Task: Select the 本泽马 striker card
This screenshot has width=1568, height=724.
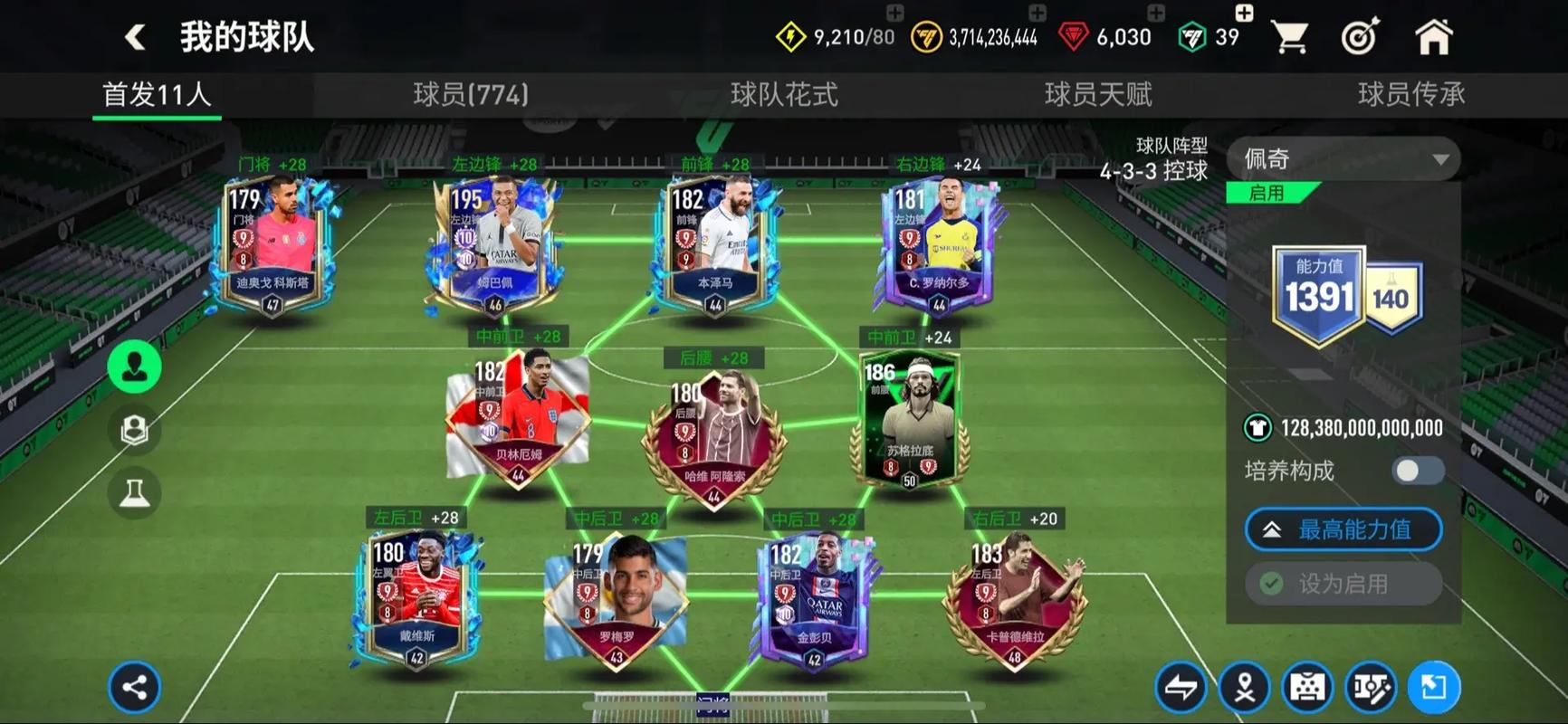Action: 714,244
